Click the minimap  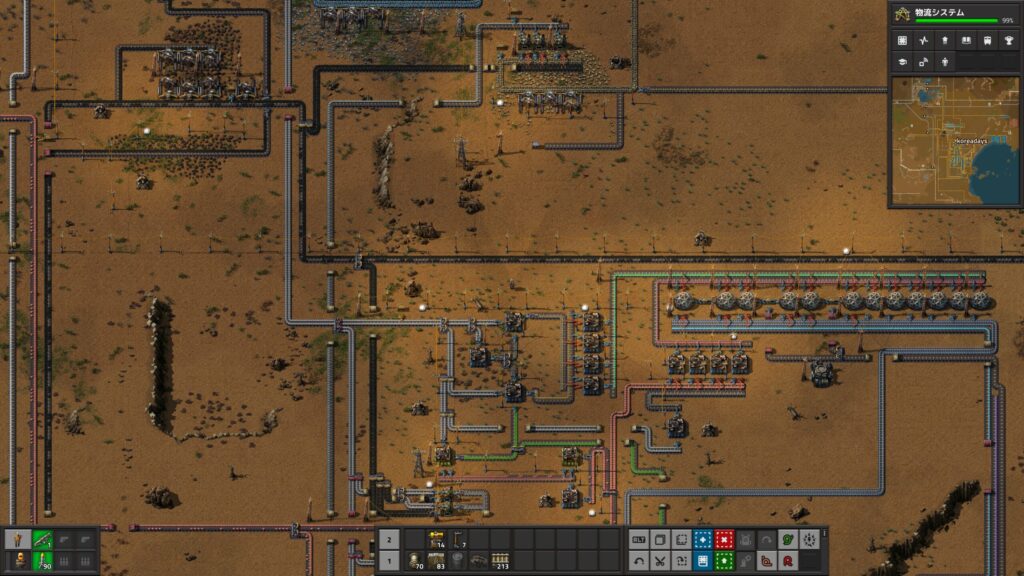coord(955,140)
